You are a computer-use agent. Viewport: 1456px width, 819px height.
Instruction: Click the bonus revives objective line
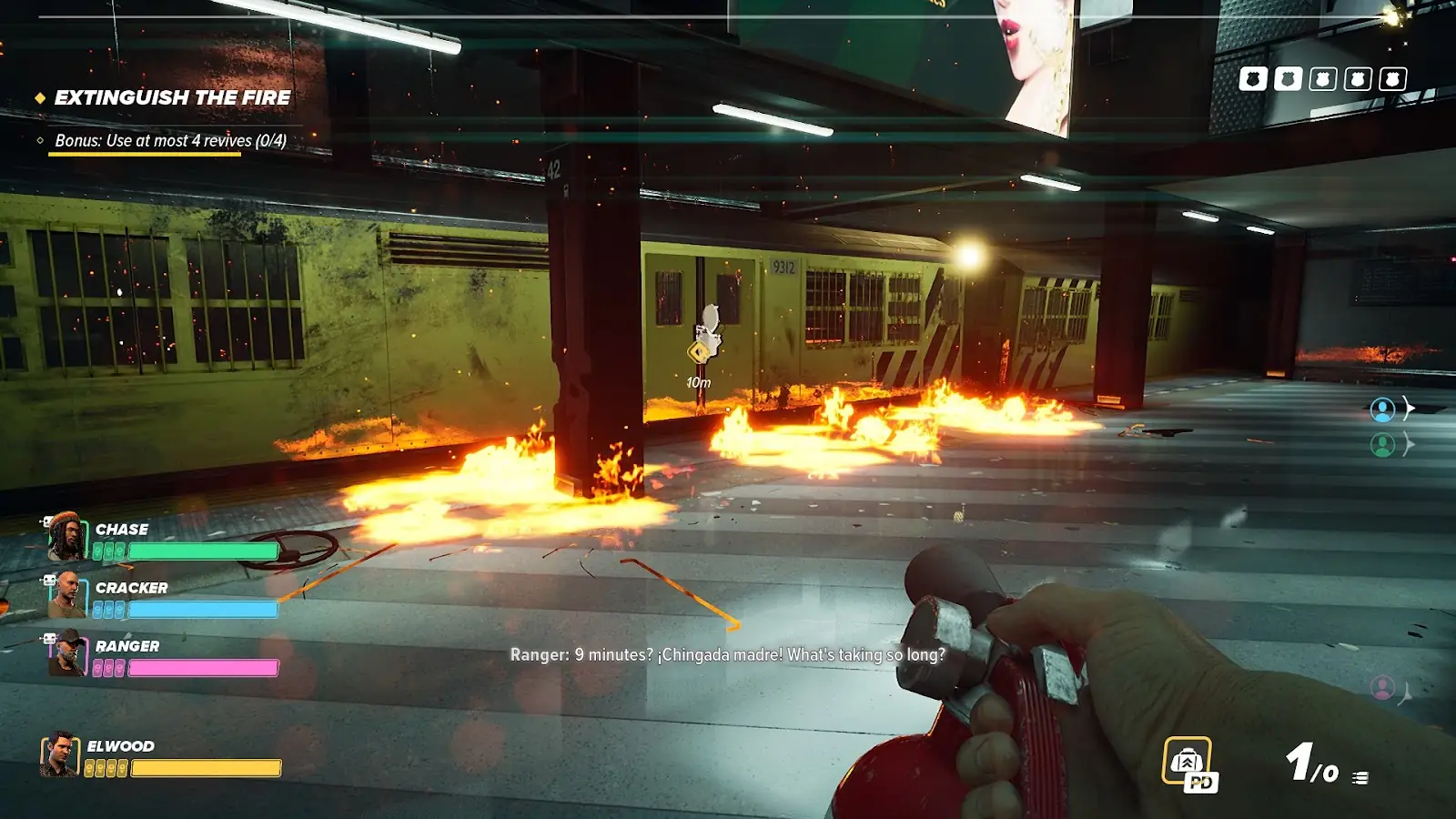point(170,141)
